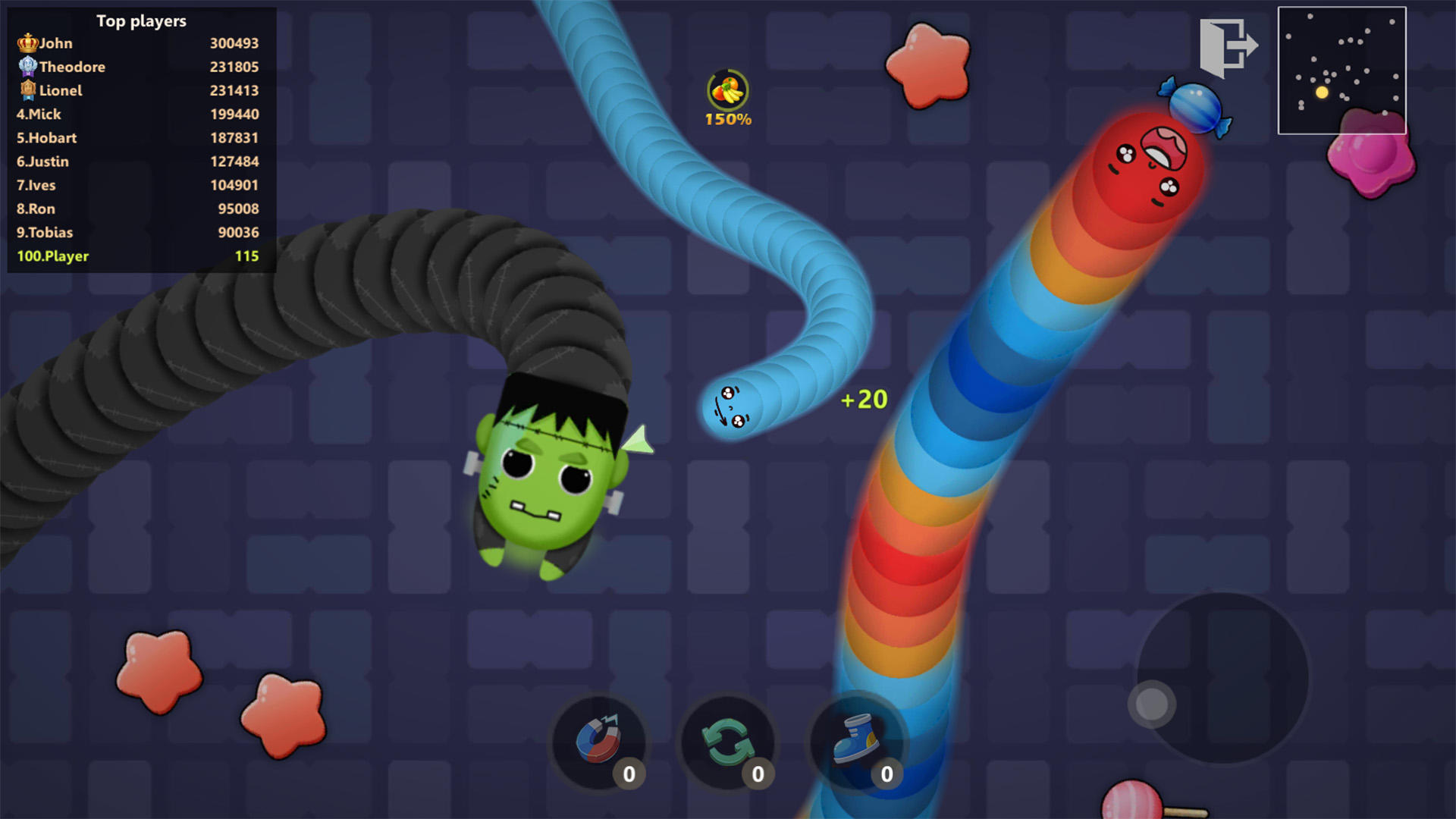The width and height of the screenshot is (1456, 819).
Task: Tap the yellow player dot on the minimap
Action: click(x=1323, y=90)
